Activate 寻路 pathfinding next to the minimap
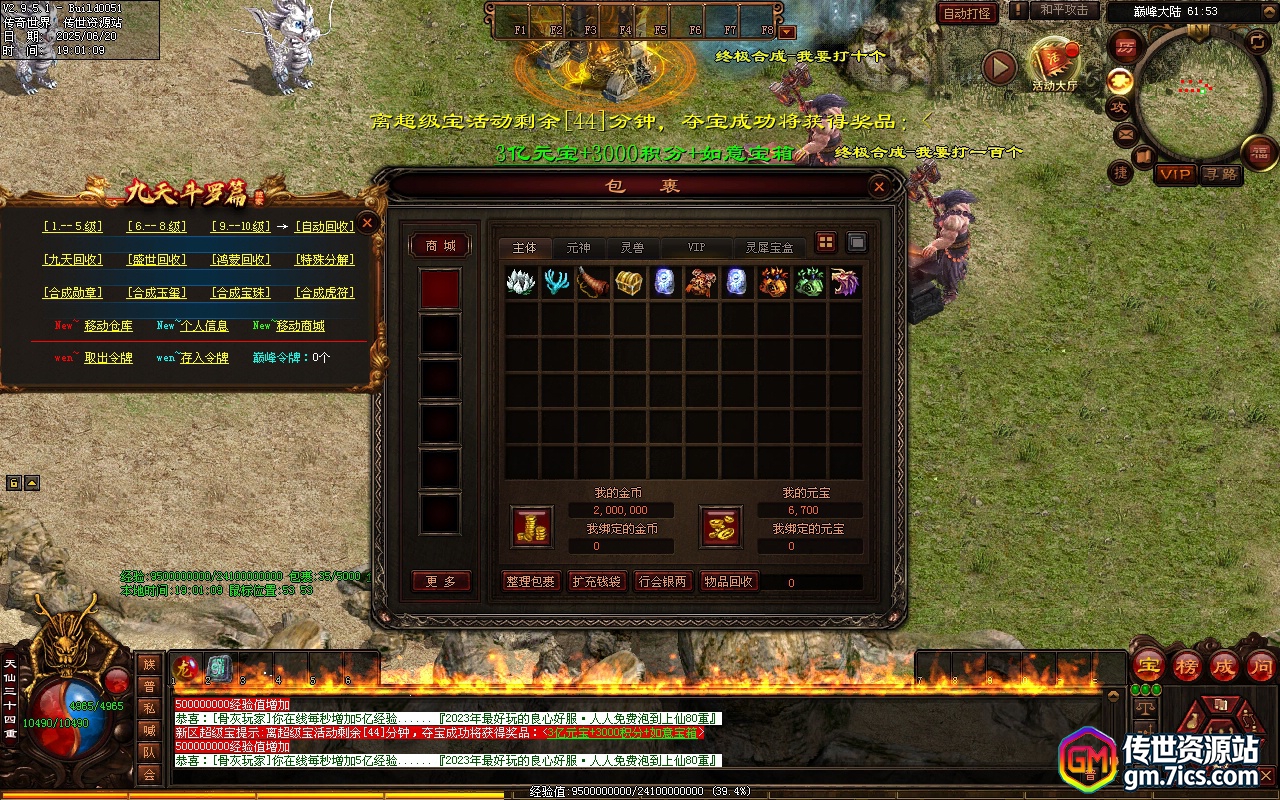 coord(1220,174)
